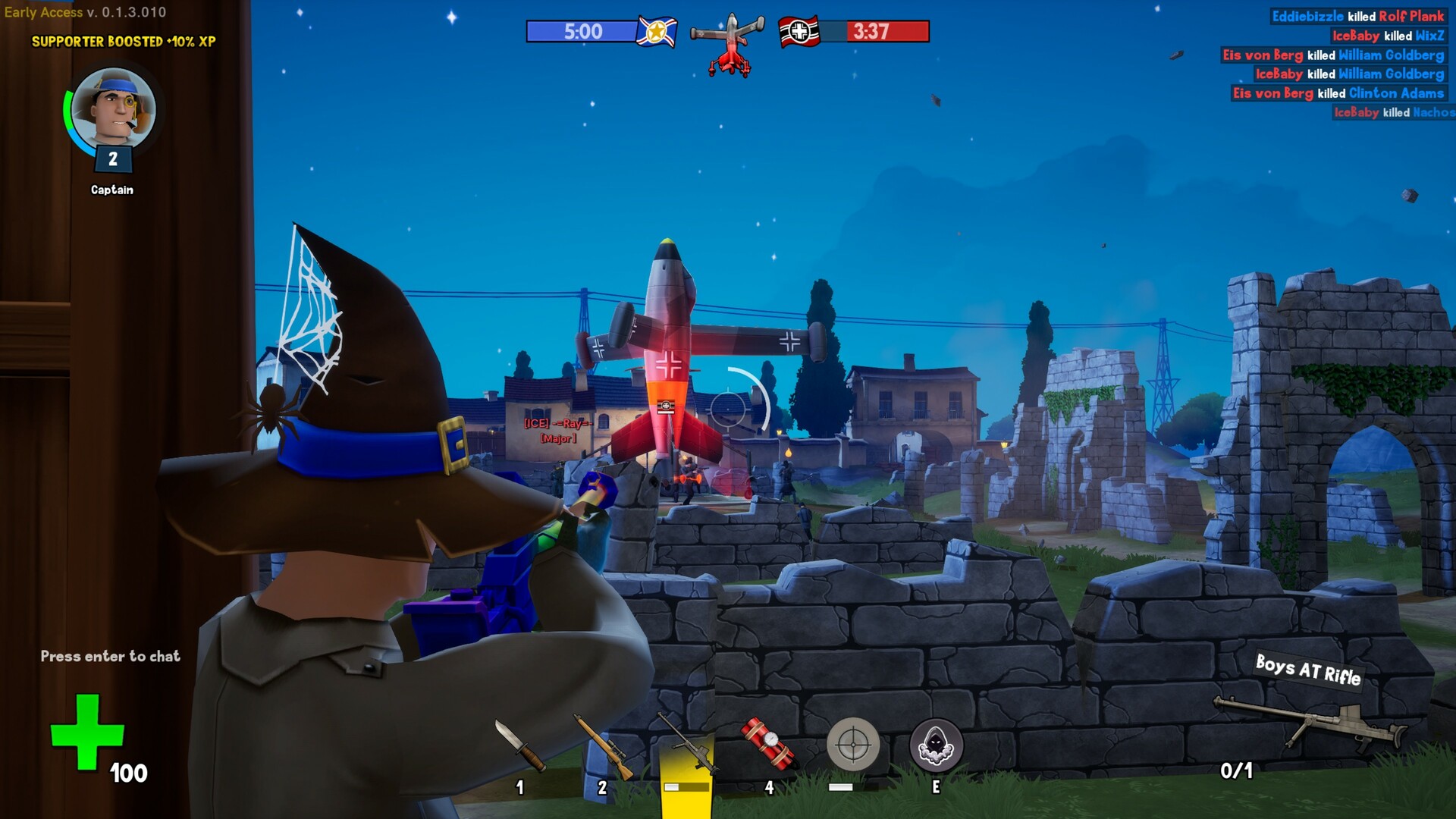Select the highlighted anti-tank rifle slot
This screenshot has width=1456, height=819.
[687, 748]
